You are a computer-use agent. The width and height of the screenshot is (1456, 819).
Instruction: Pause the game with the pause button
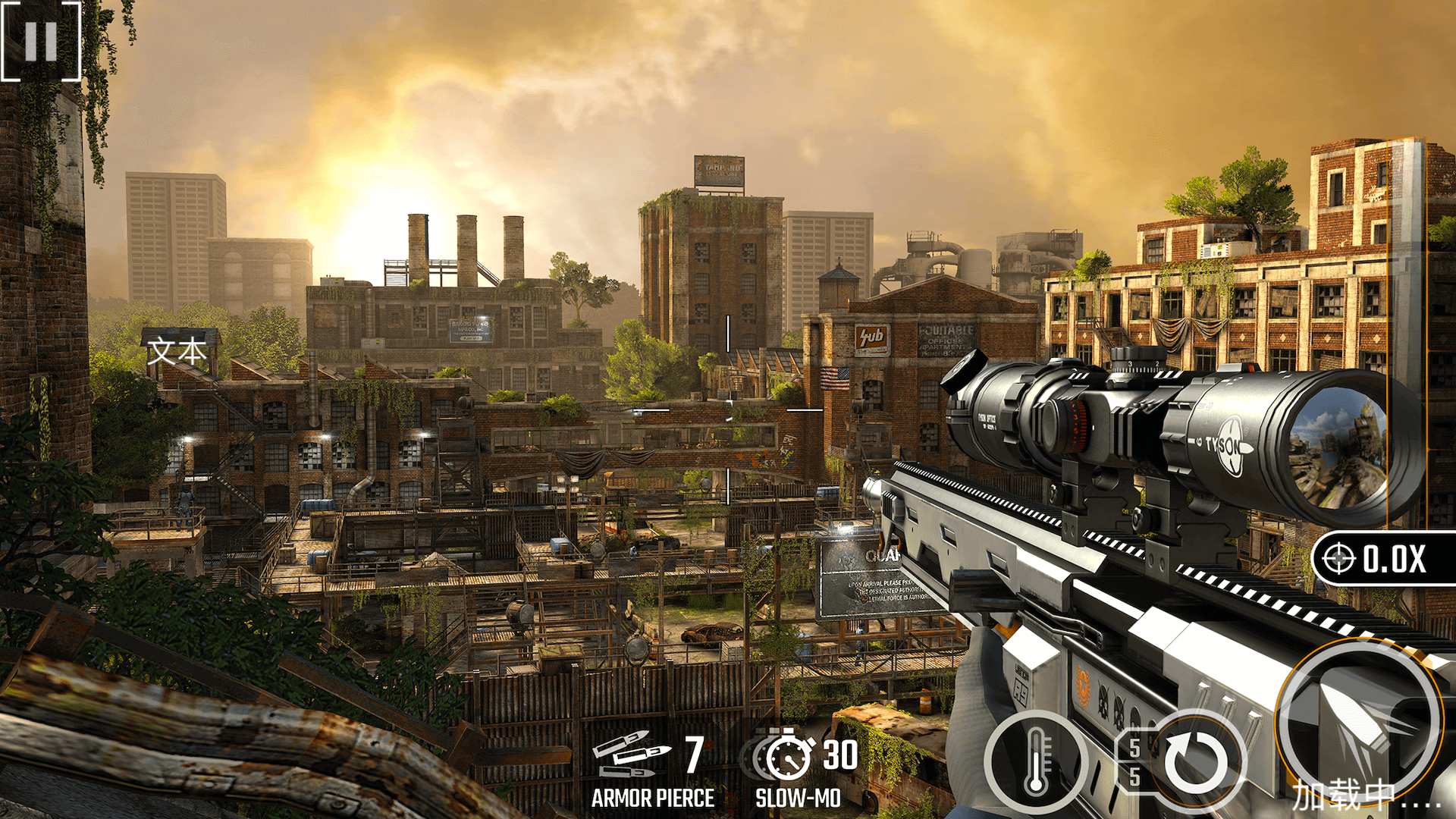coord(41,41)
